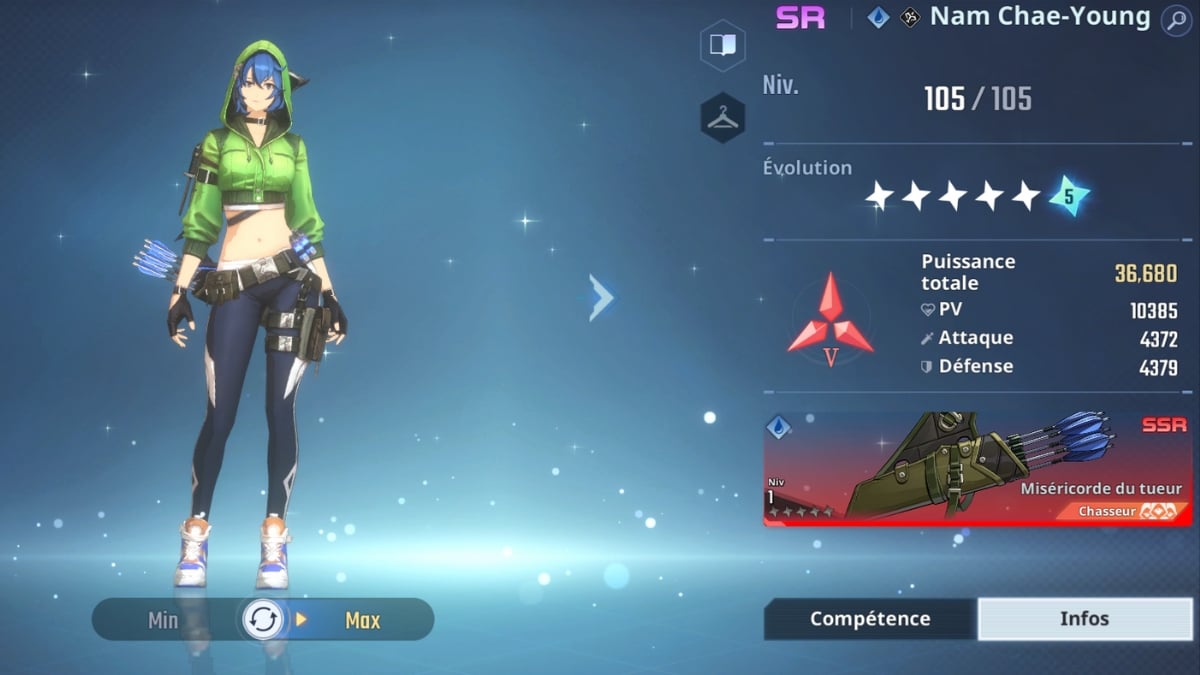
Task: Open the book icon hexagon button
Action: pyautogui.click(x=722, y=45)
